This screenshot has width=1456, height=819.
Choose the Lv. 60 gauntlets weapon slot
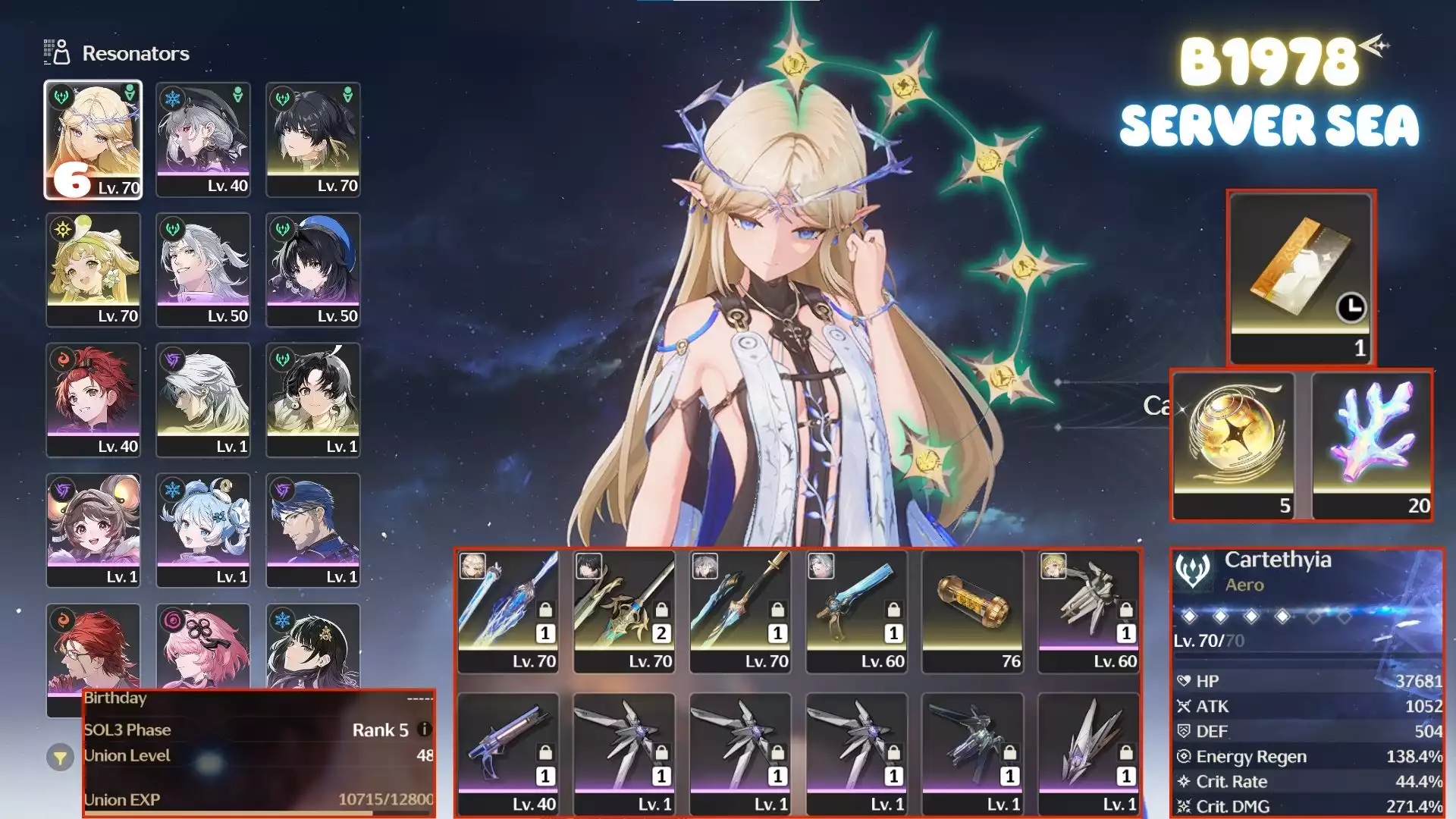pyautogui.click(x=1089, y=611)
